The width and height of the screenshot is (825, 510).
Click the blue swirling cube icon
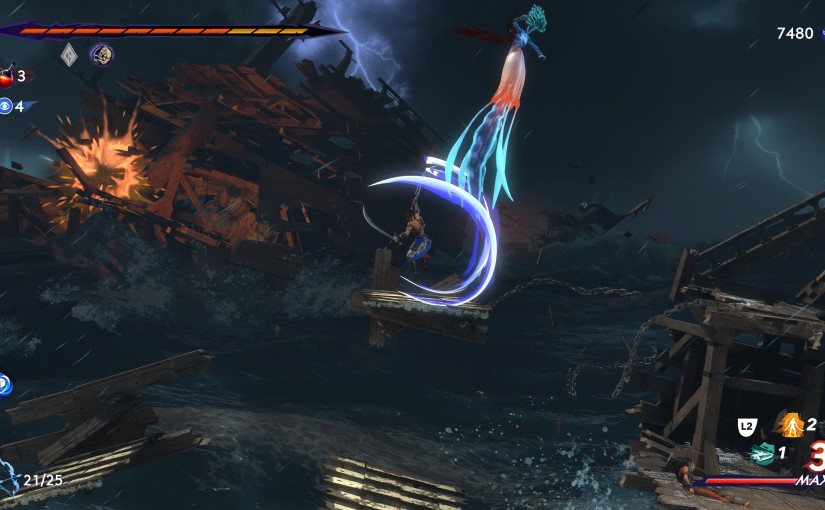[x=5, y=383]
